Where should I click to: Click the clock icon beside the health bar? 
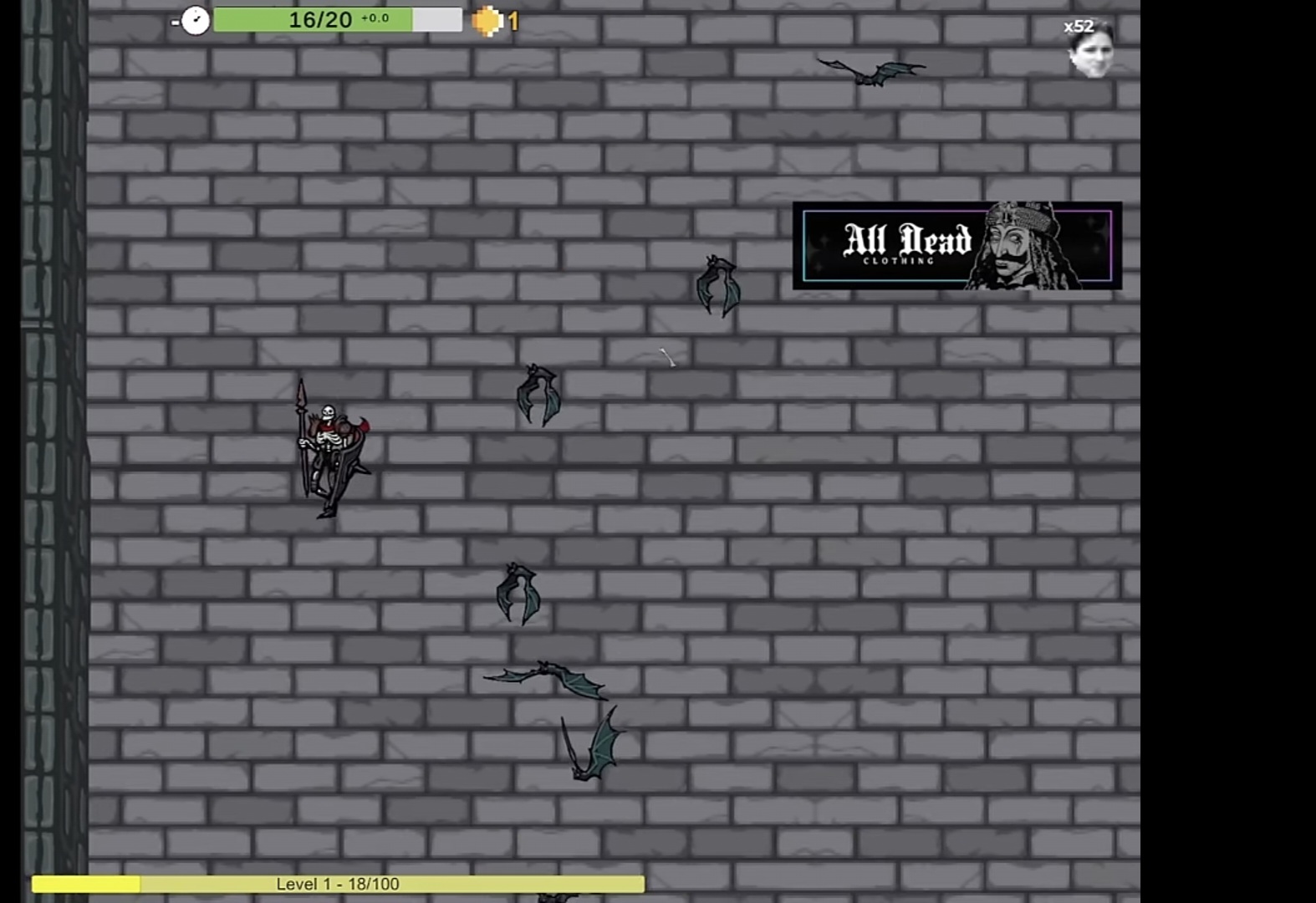point(195,20)
